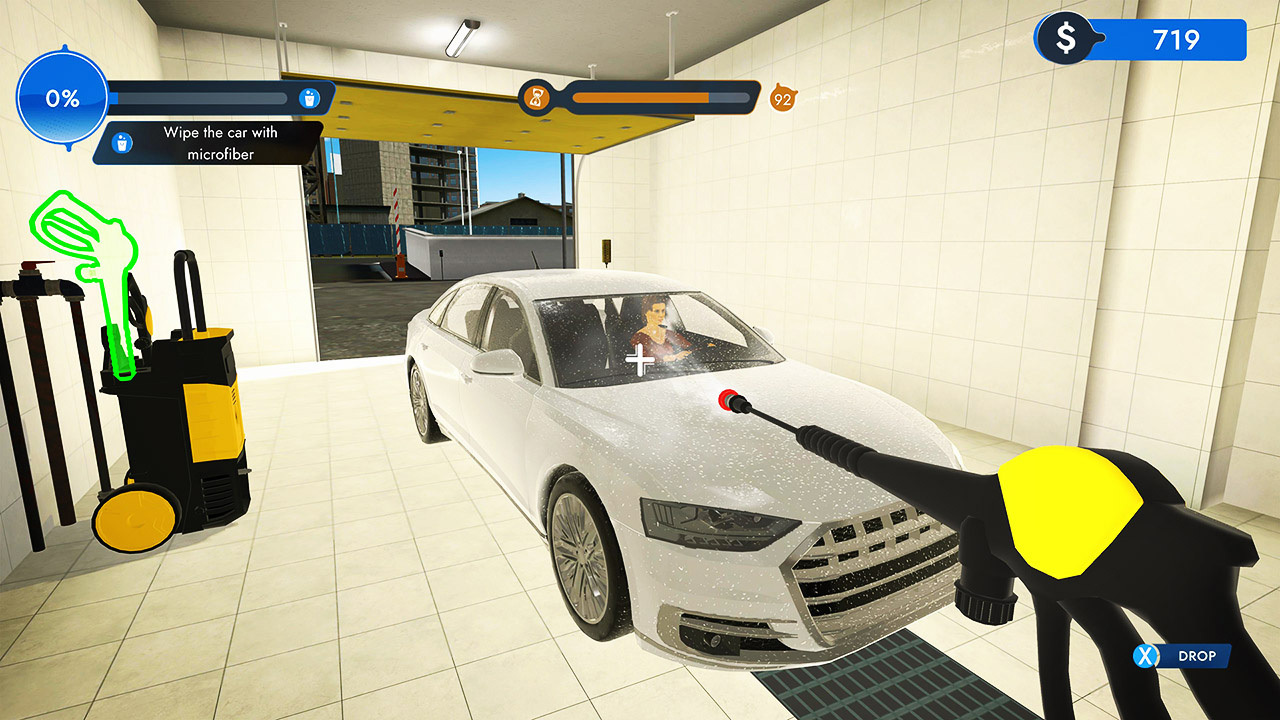1280x720 pixels.
Task: Click the bucket icon beside the objective text
Action: pos(120,143)
